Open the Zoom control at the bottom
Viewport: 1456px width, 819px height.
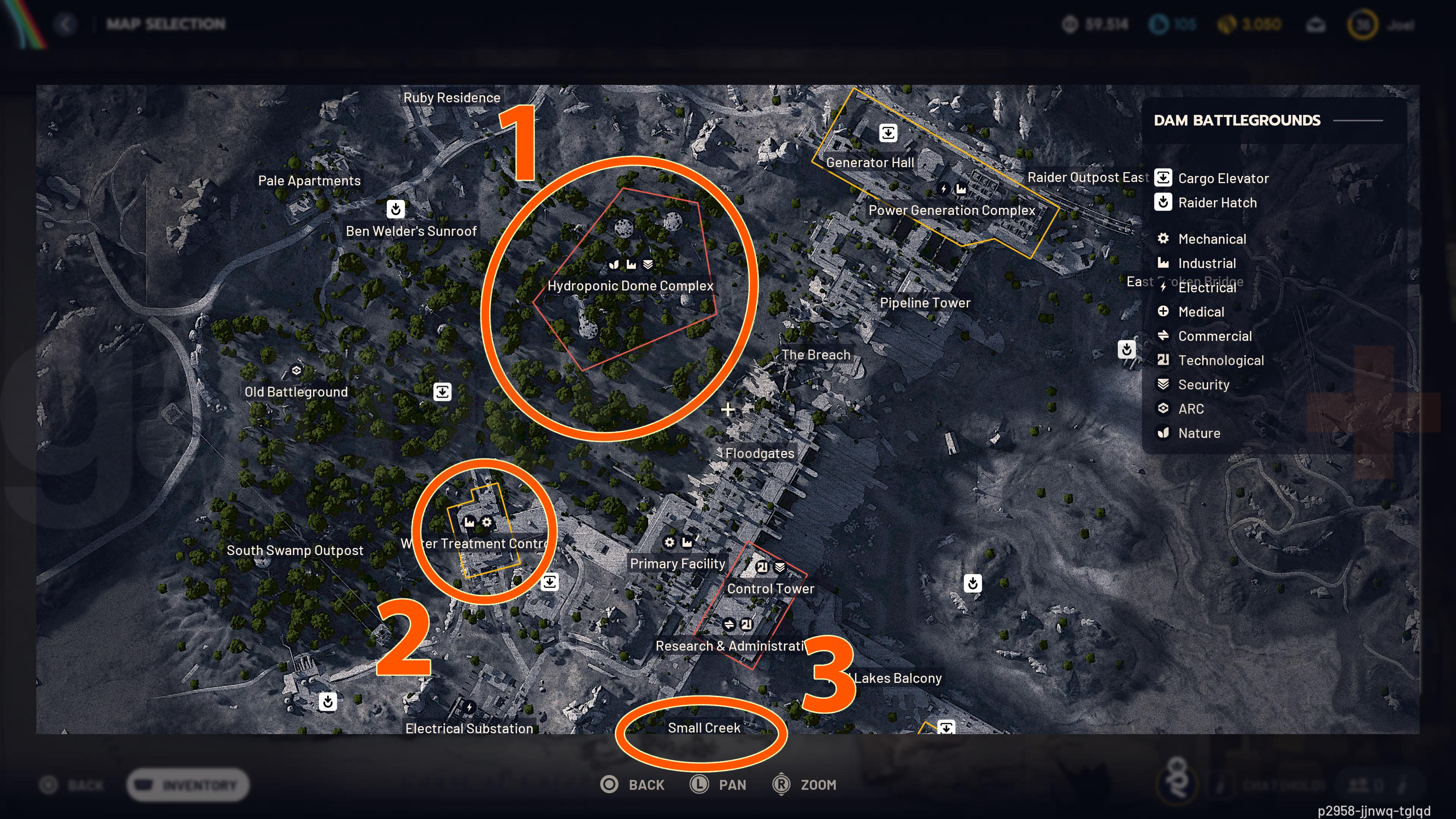click(x=805, y=784)
